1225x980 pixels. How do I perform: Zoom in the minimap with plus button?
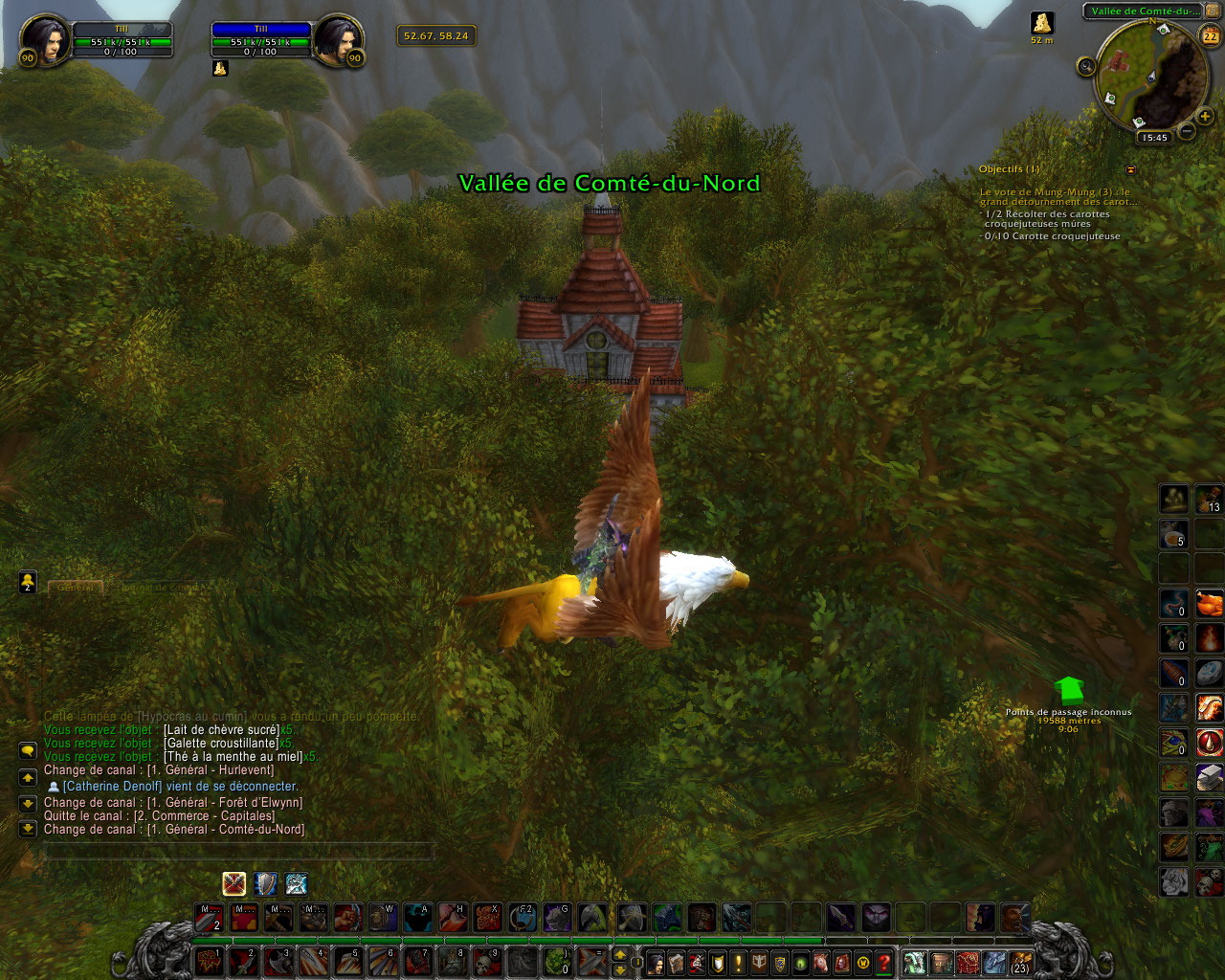coord(1205,118)
